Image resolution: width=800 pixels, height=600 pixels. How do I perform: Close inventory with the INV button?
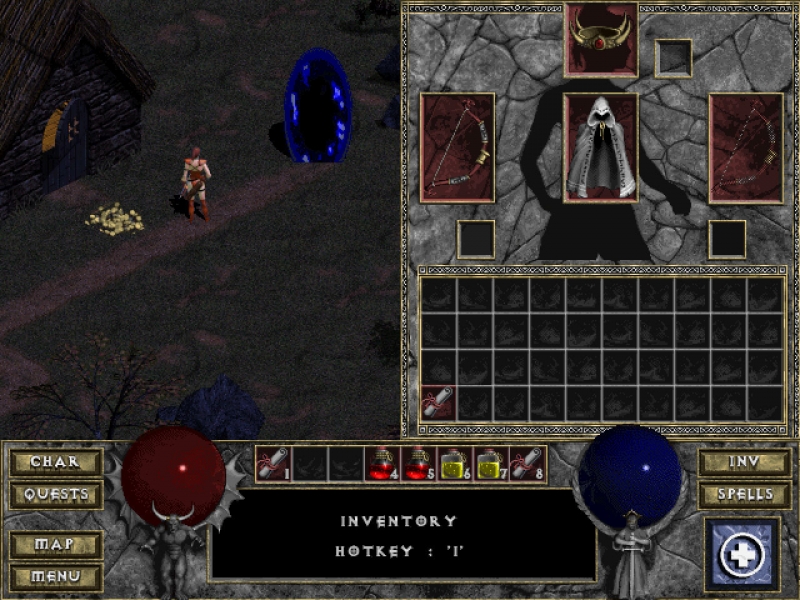click(x=745, y=462)
